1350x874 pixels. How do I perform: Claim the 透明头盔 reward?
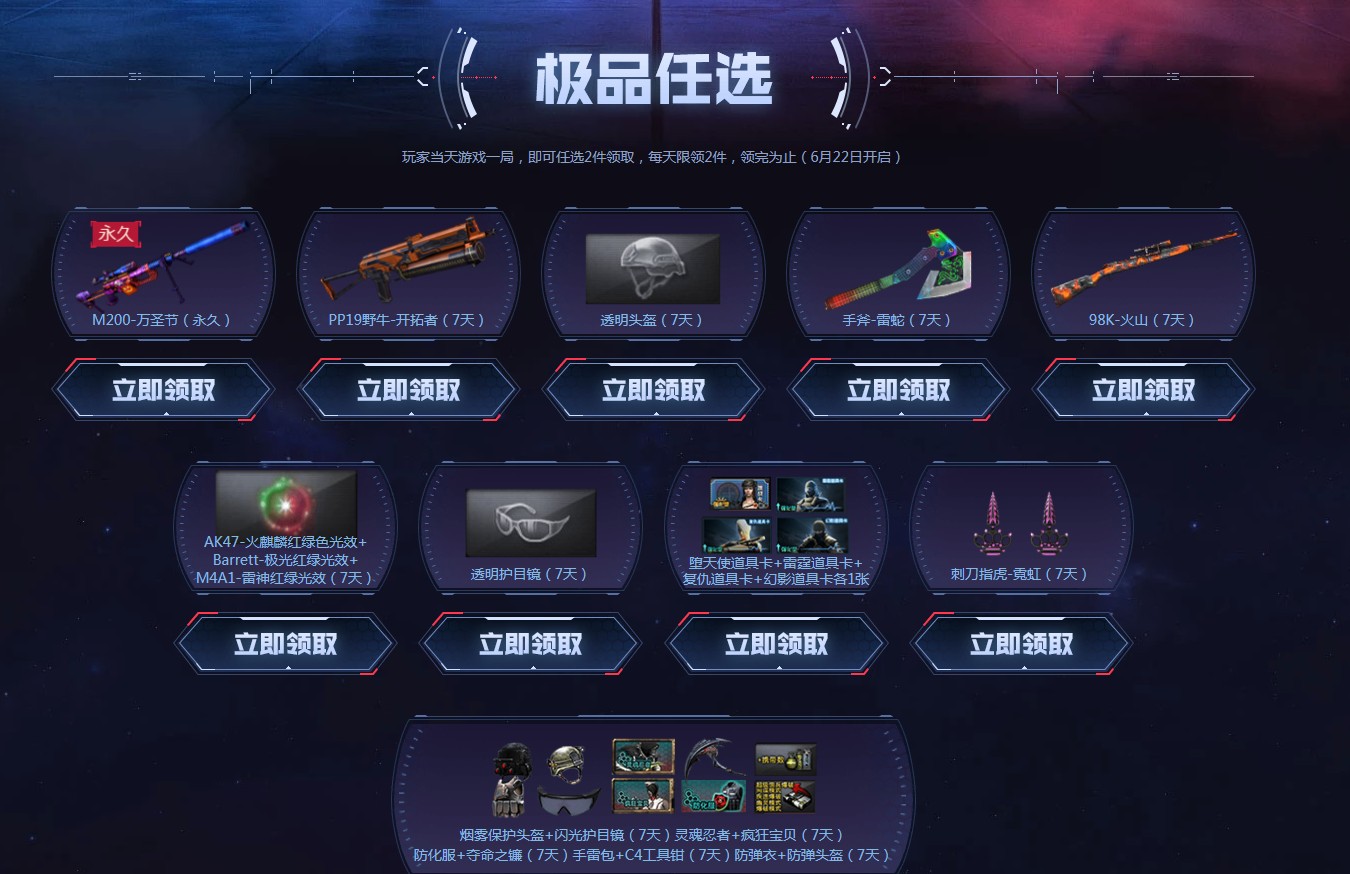point(652,390)
